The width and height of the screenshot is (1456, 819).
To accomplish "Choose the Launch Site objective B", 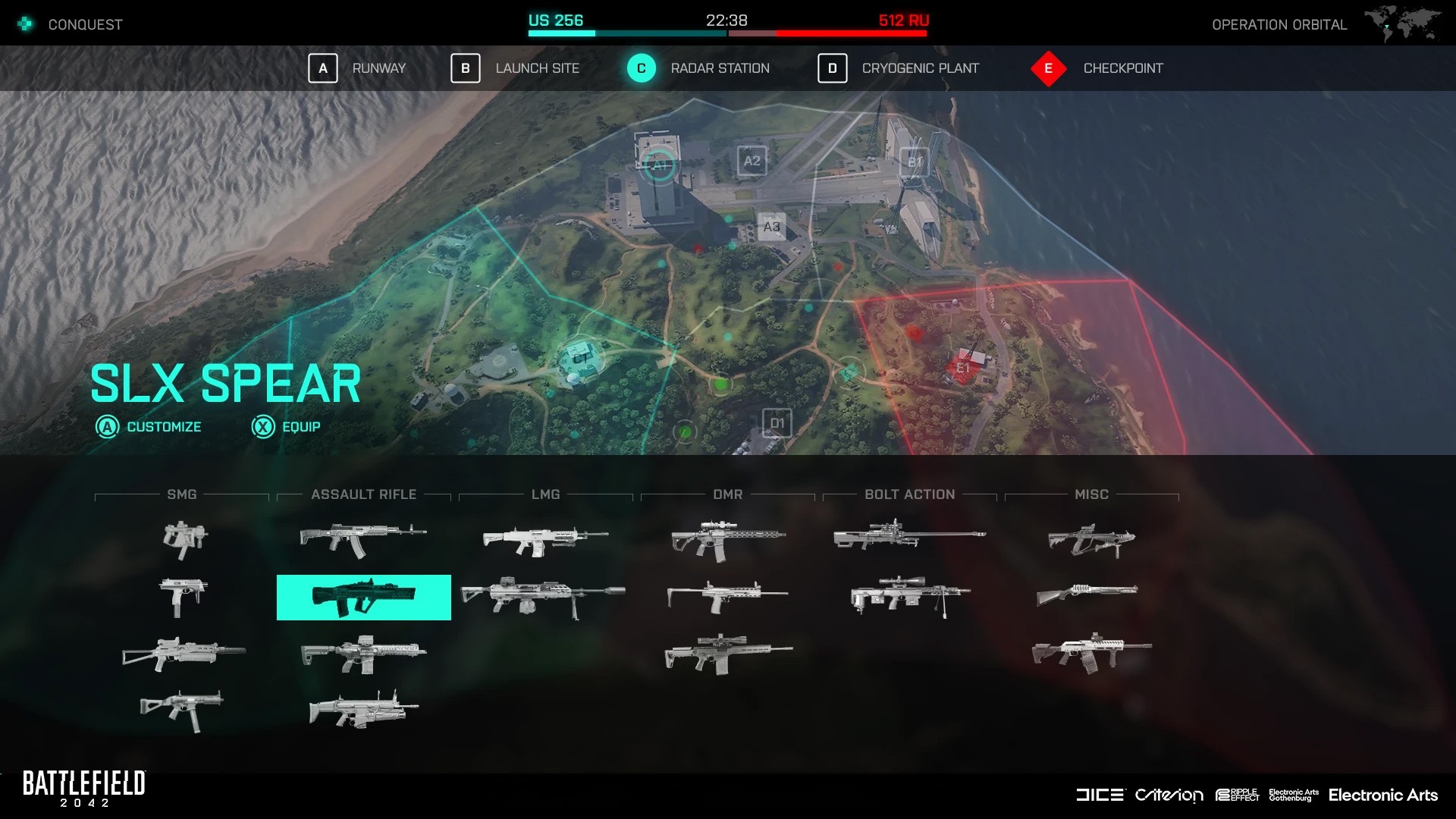I will pos(466,68).
